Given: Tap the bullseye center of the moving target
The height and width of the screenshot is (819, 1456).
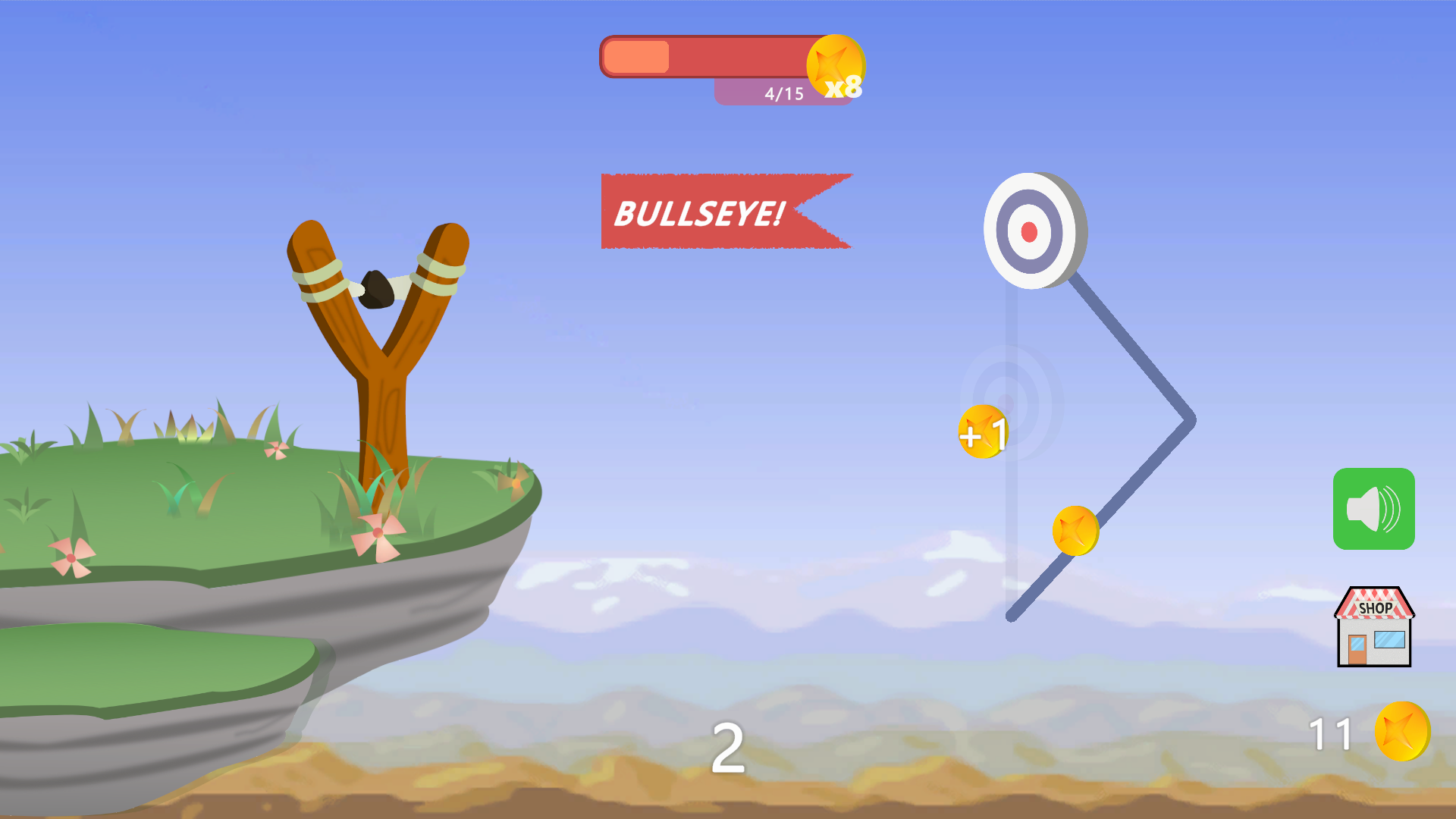Looking at the screenshot, I should click(x=1029, y=230).
